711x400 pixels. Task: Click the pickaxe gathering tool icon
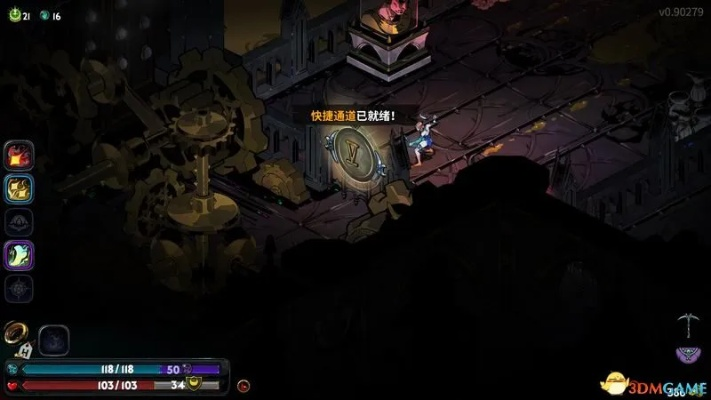(687, 324)
